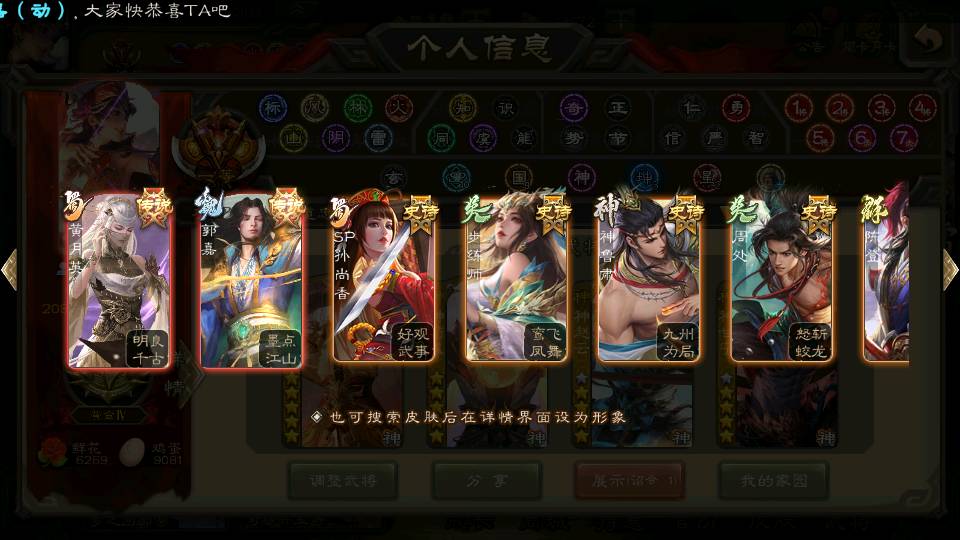The height and width of the screenshot is (540, 960).
Task: Select the 标 pack filter icon
Action: coord(273,107)
